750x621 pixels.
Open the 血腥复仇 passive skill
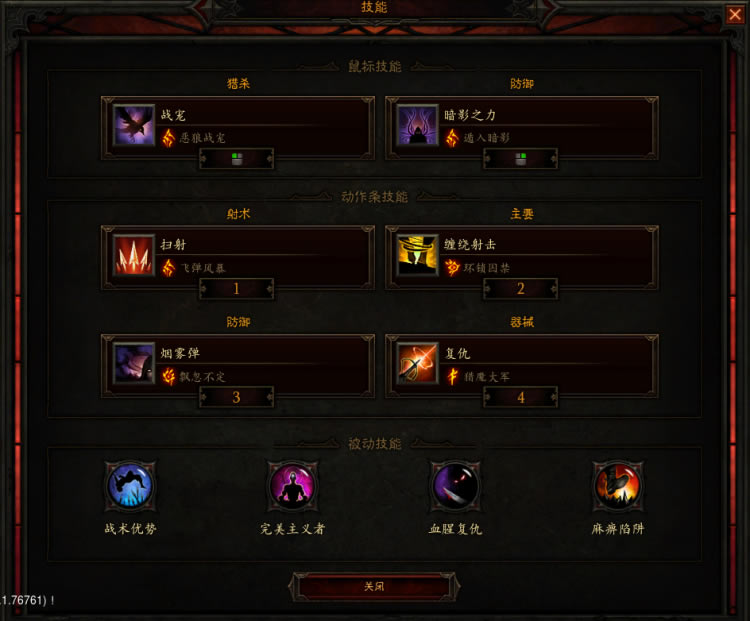(455, 487)
